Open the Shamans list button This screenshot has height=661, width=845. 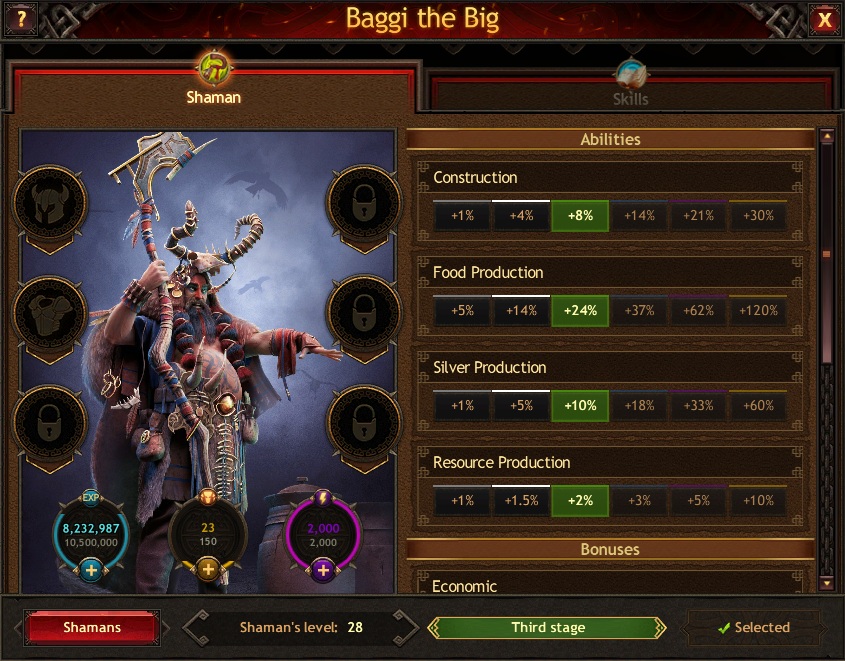tap(92, 627)
